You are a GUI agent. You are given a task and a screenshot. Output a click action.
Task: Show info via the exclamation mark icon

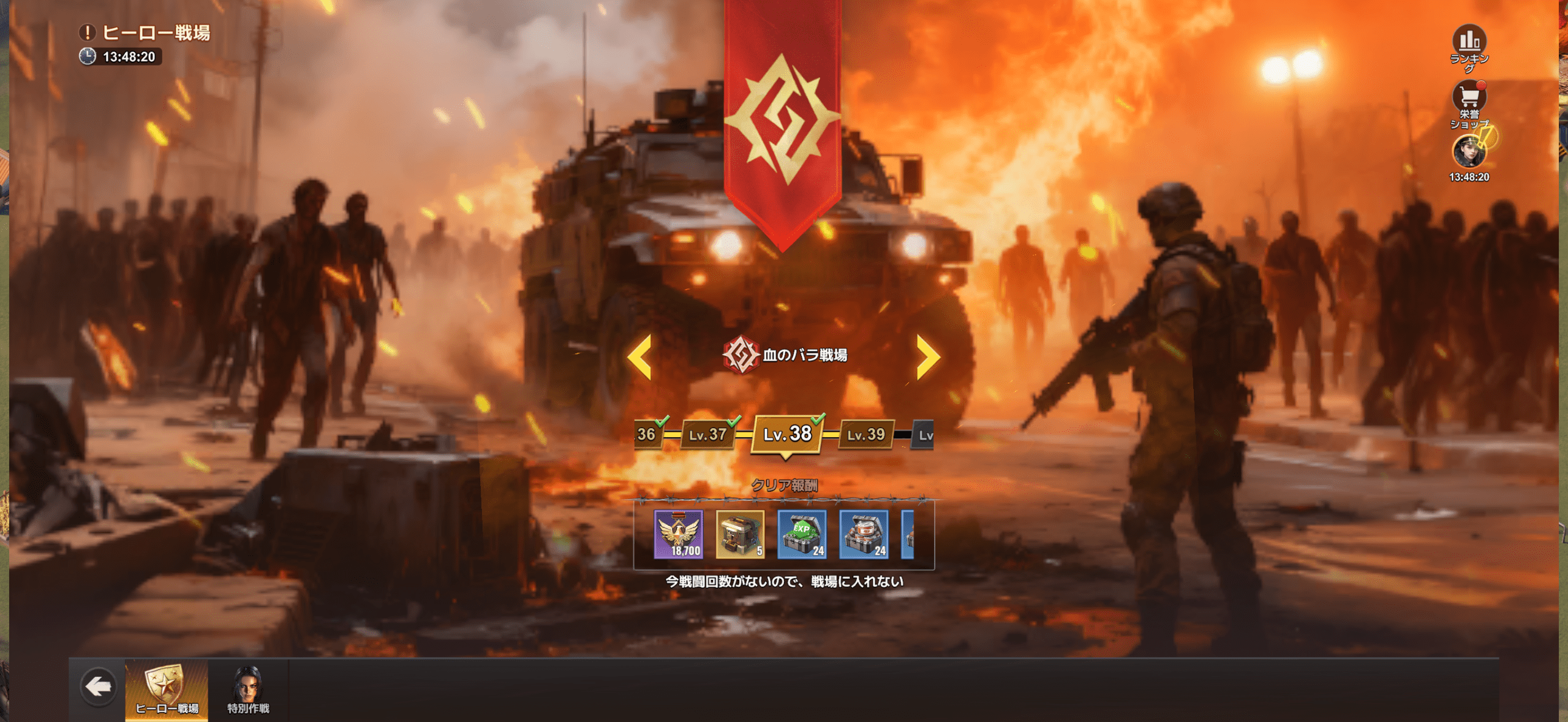(88, 32)
